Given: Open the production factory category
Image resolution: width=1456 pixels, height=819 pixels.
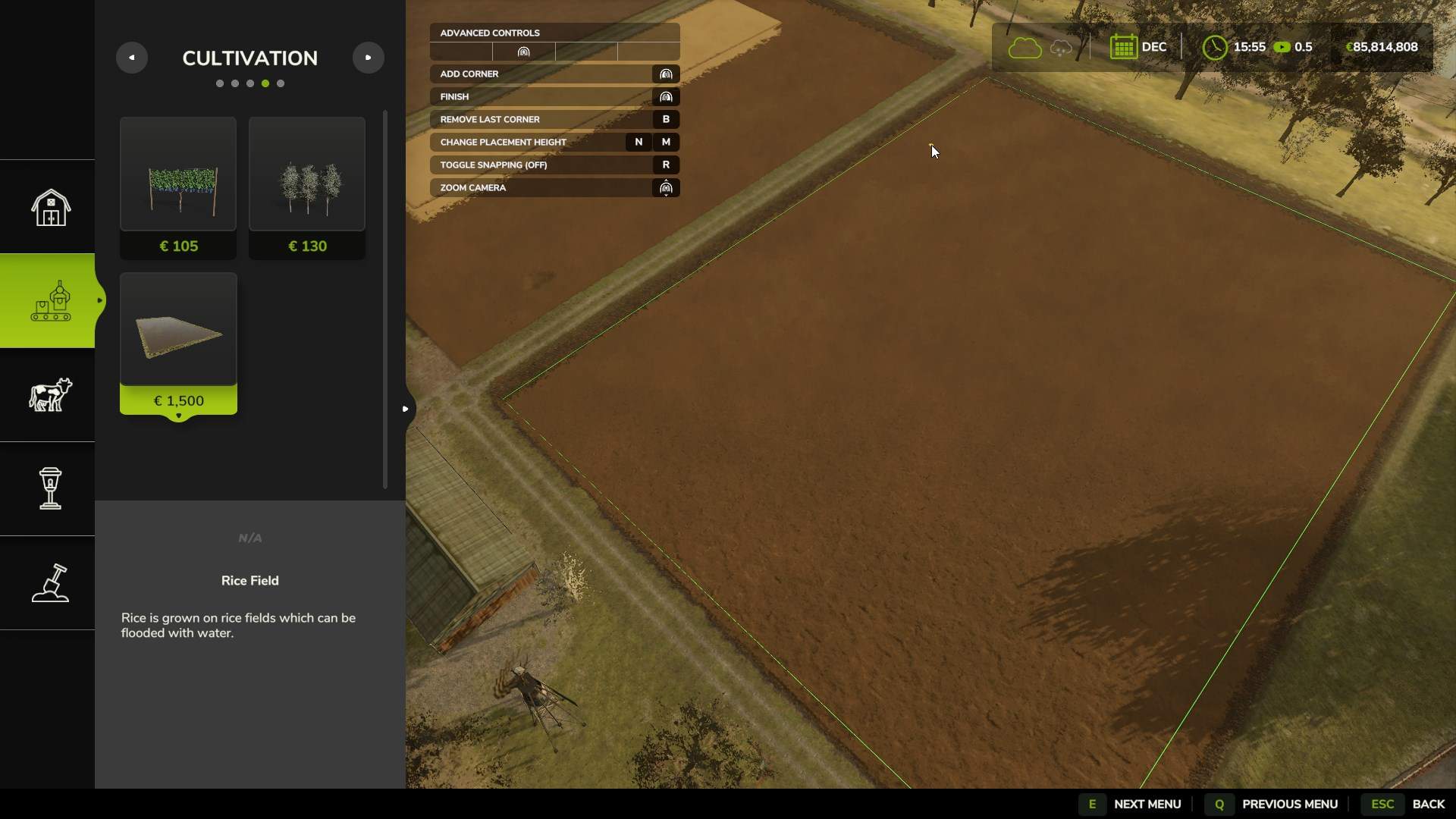Looking at the screenshot, I should (50, 301).
